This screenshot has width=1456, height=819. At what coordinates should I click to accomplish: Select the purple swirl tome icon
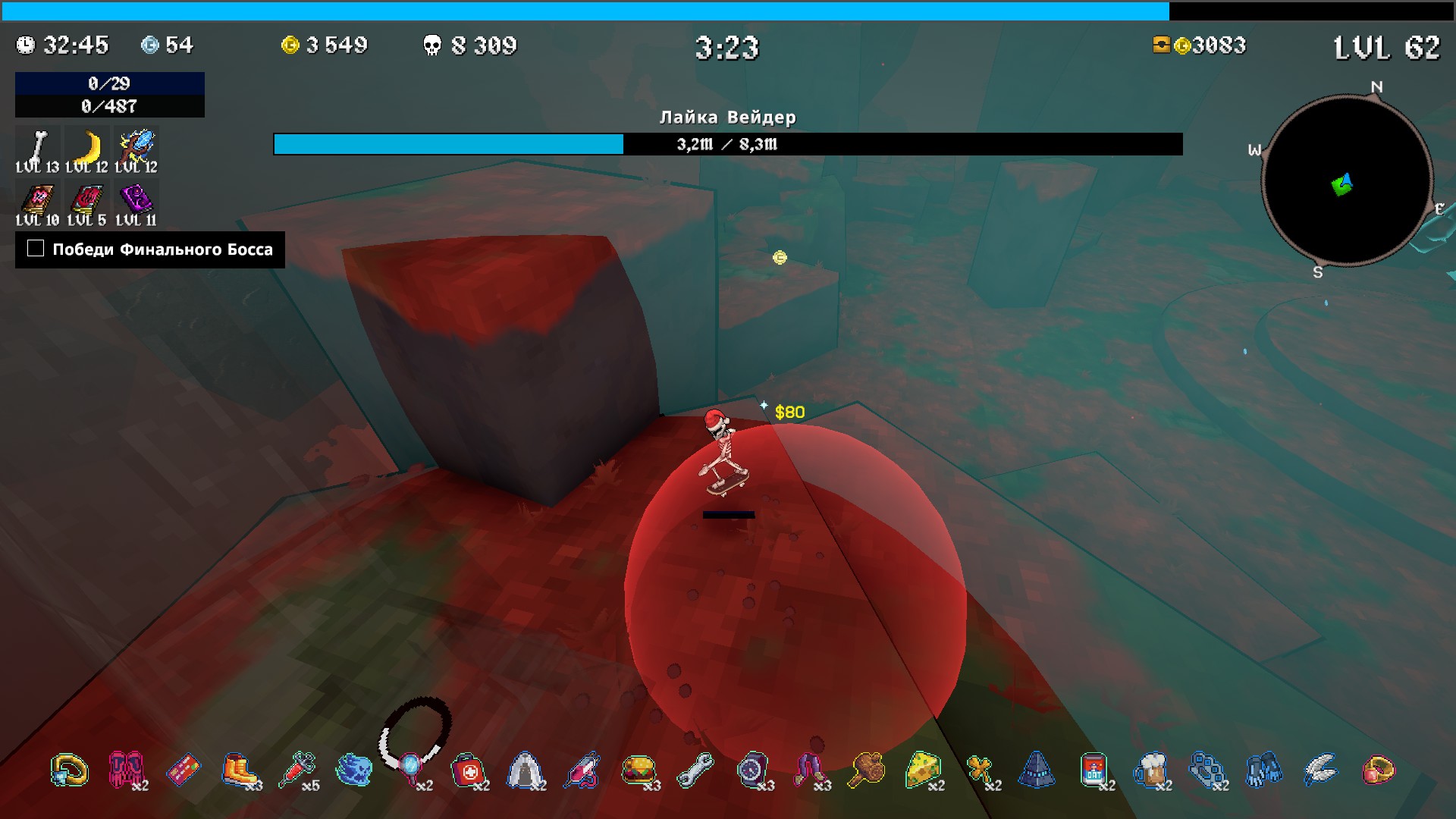tap(136, 199)
